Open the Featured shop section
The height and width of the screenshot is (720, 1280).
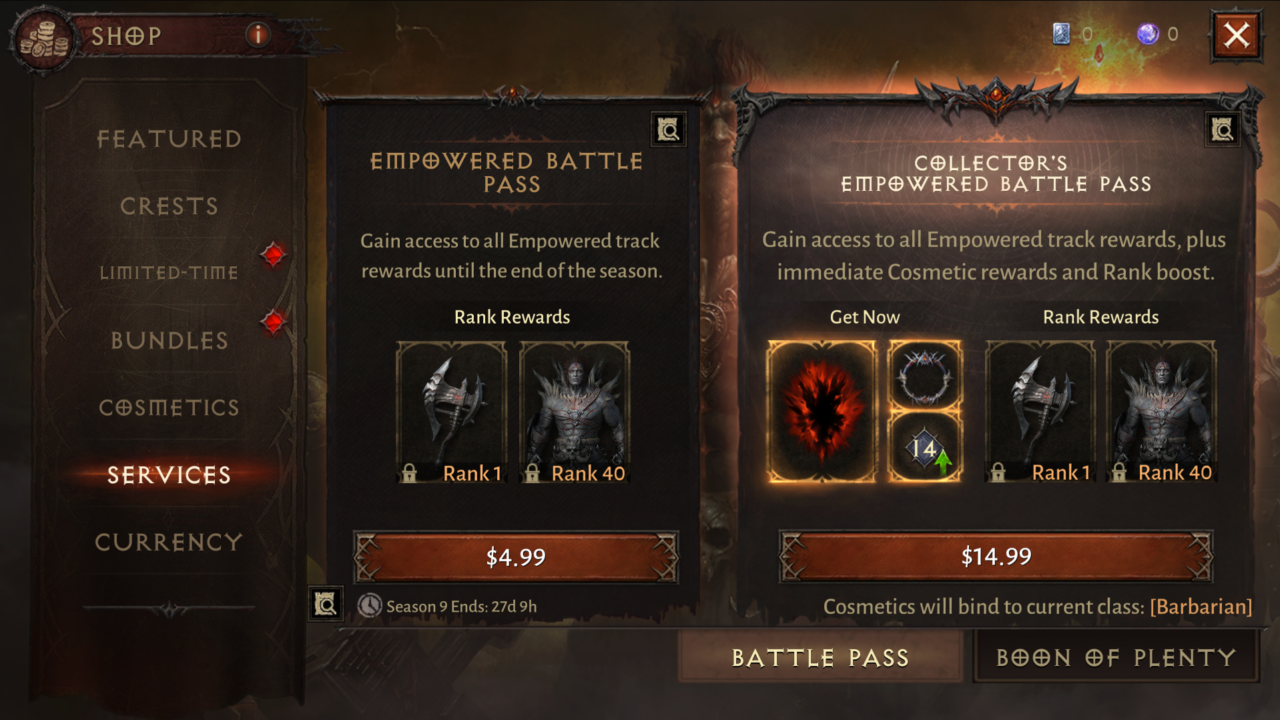pyautogui.click(x=169, y=139)
